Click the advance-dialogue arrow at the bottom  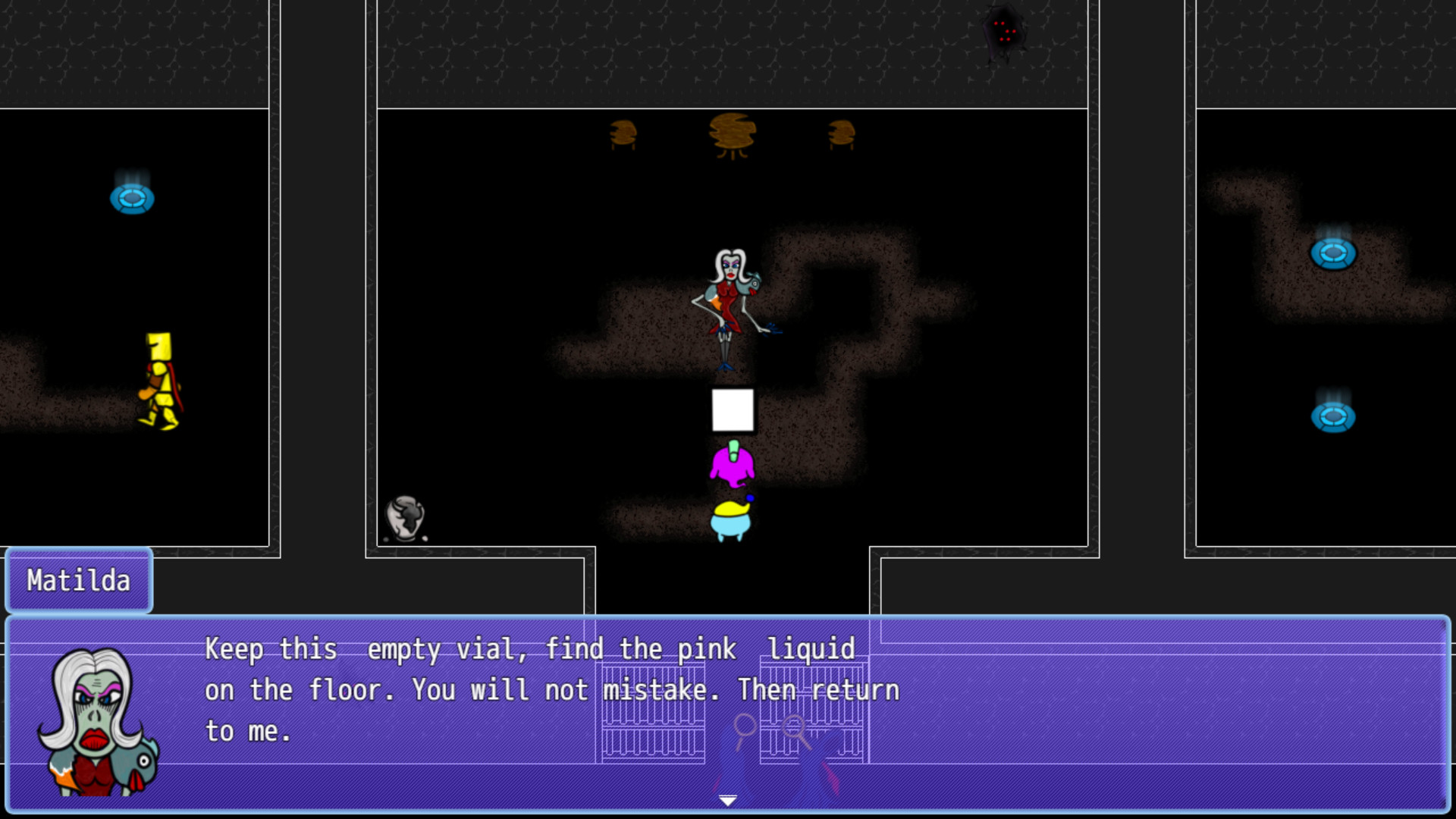click(728, 799)
